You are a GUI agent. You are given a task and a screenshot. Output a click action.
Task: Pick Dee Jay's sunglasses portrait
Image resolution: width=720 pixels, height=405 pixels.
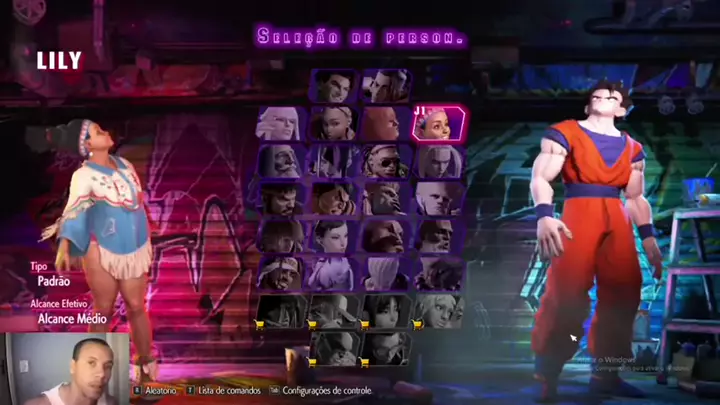pyautogui.click(x=385, y=161)
